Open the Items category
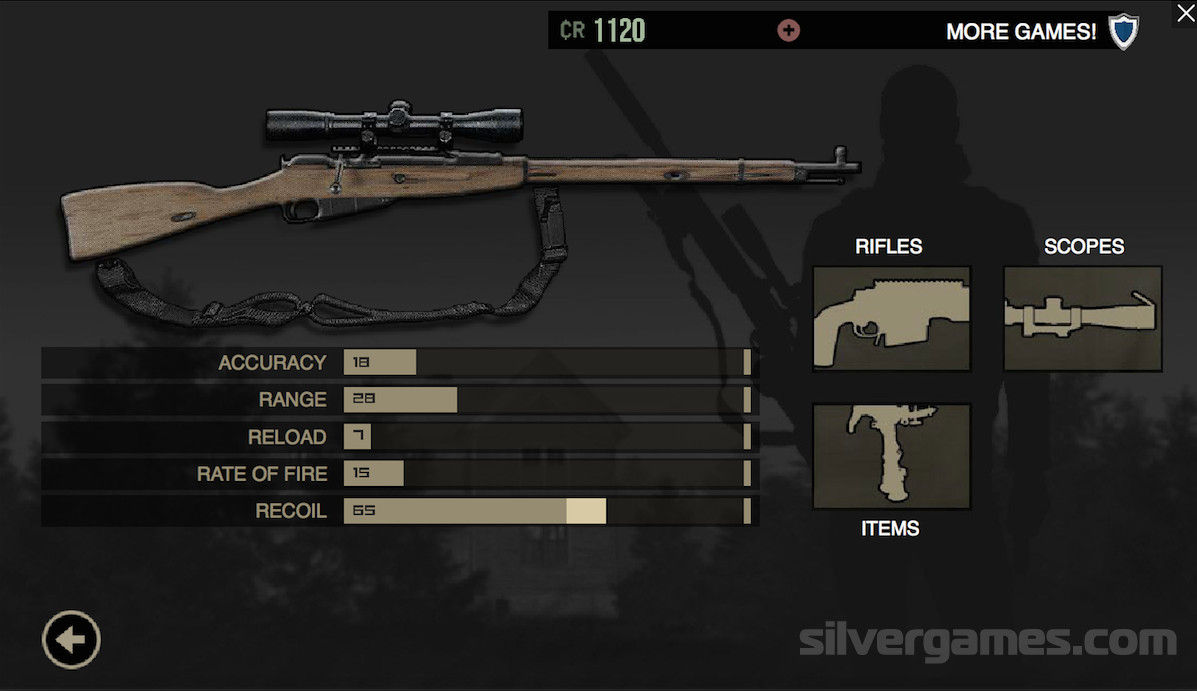 891,456
